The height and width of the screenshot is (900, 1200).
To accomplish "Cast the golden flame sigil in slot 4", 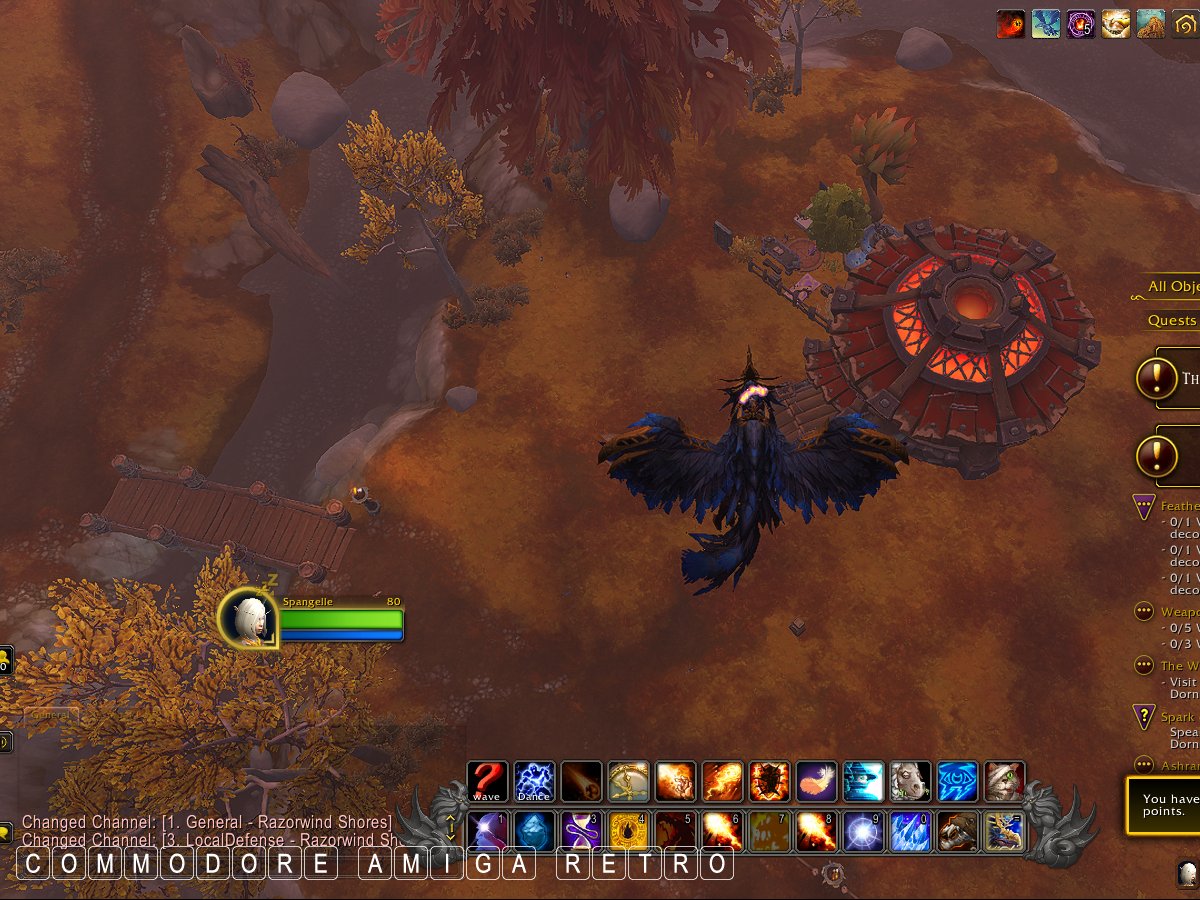I will pos(628,831).
